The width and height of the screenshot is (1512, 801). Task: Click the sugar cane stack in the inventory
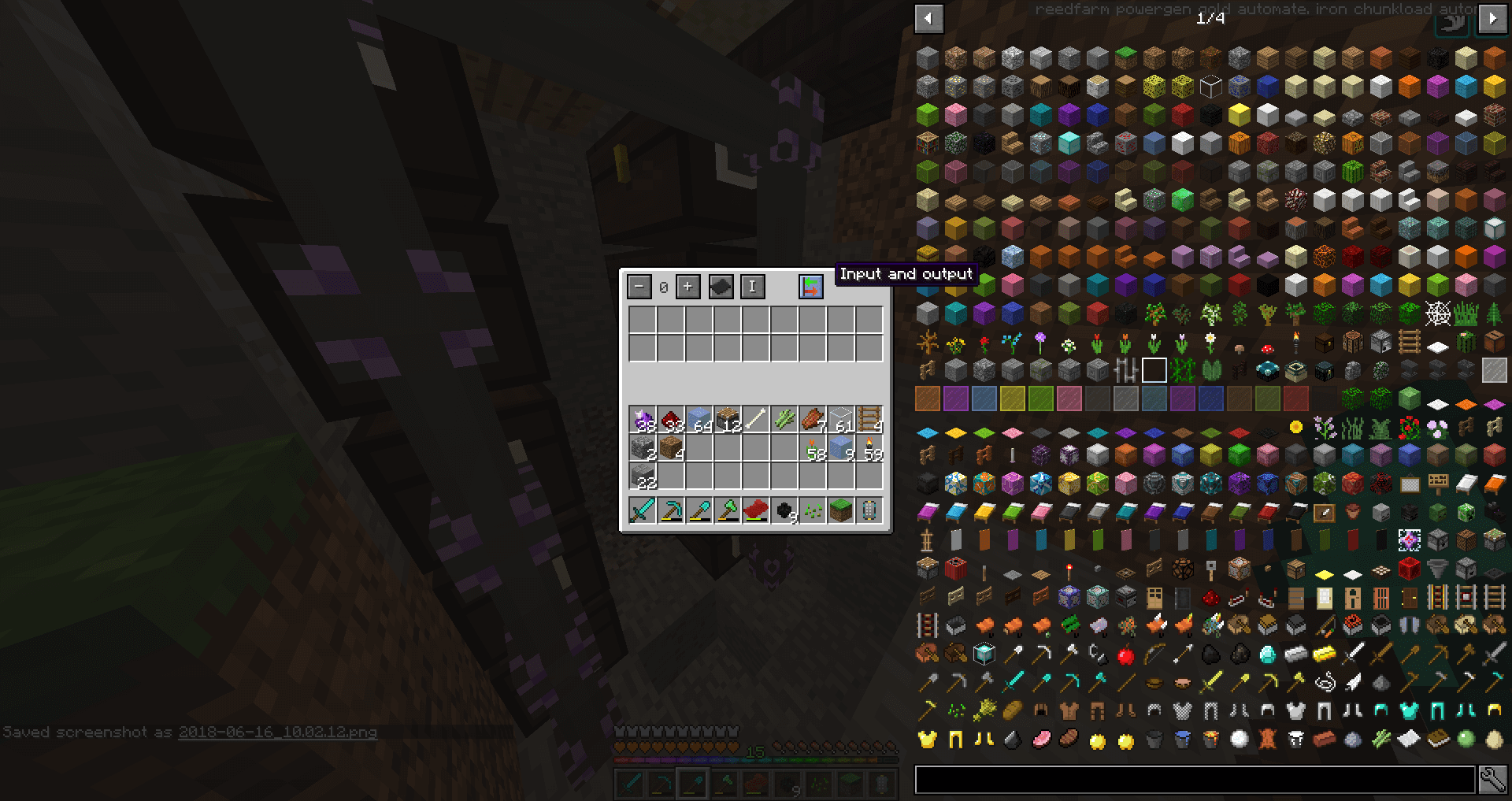pos(784,418)
